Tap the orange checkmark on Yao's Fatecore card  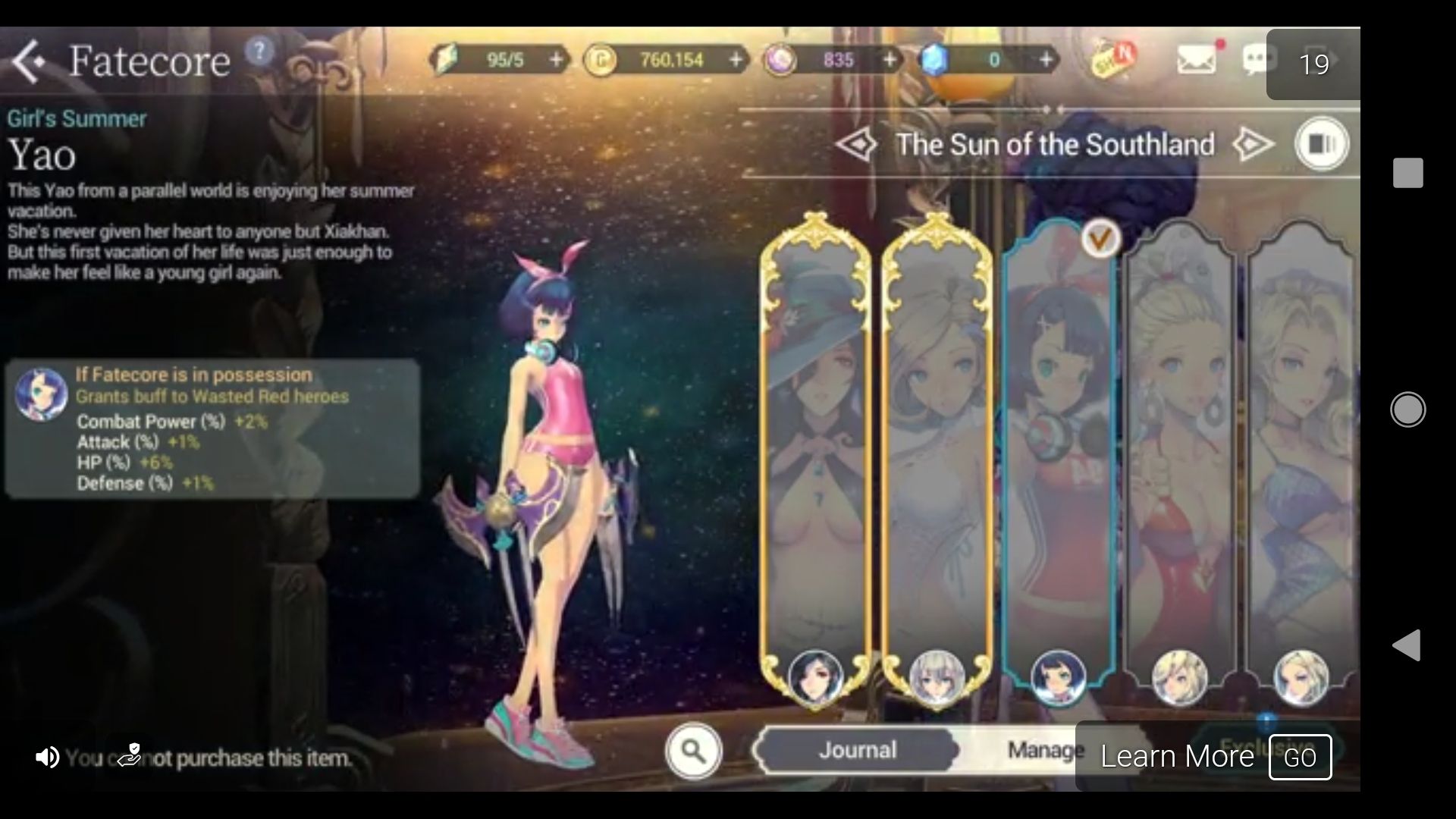click(1100, 240)
